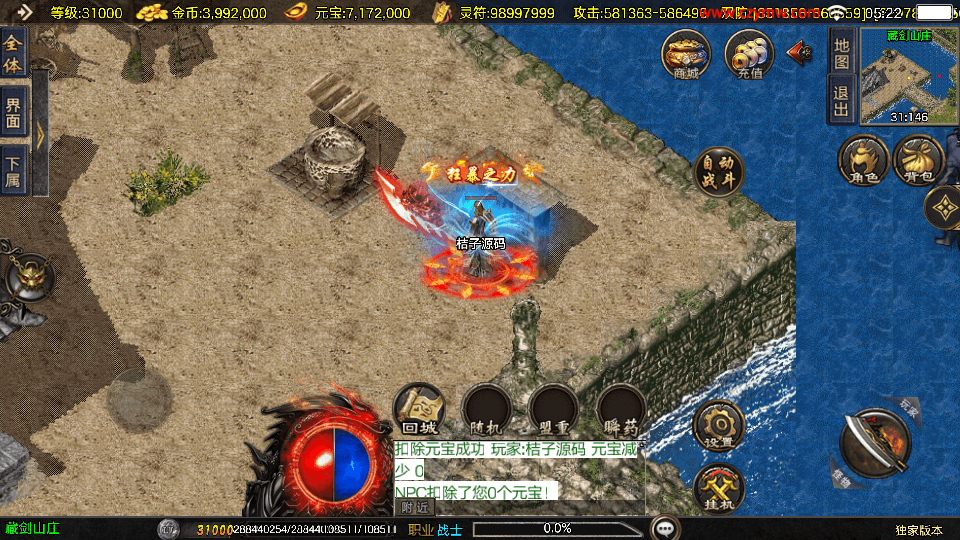This screenshot has height=540, width=960.
Task: Select the 下属 tab on the left
Action: (x=14, y=166)
